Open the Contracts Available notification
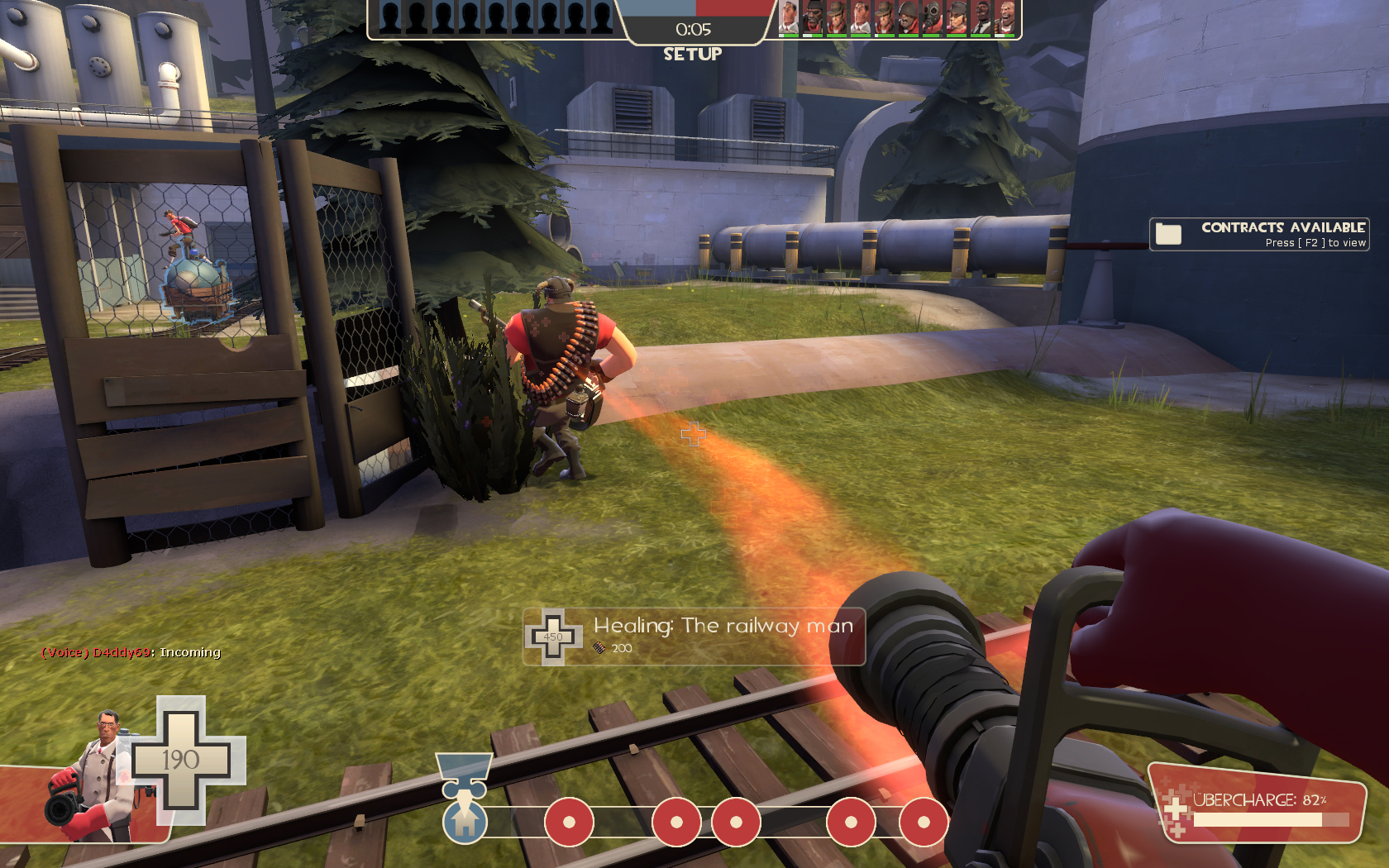Screen dimensions: 1389x868 click(x=1258, y=234)
